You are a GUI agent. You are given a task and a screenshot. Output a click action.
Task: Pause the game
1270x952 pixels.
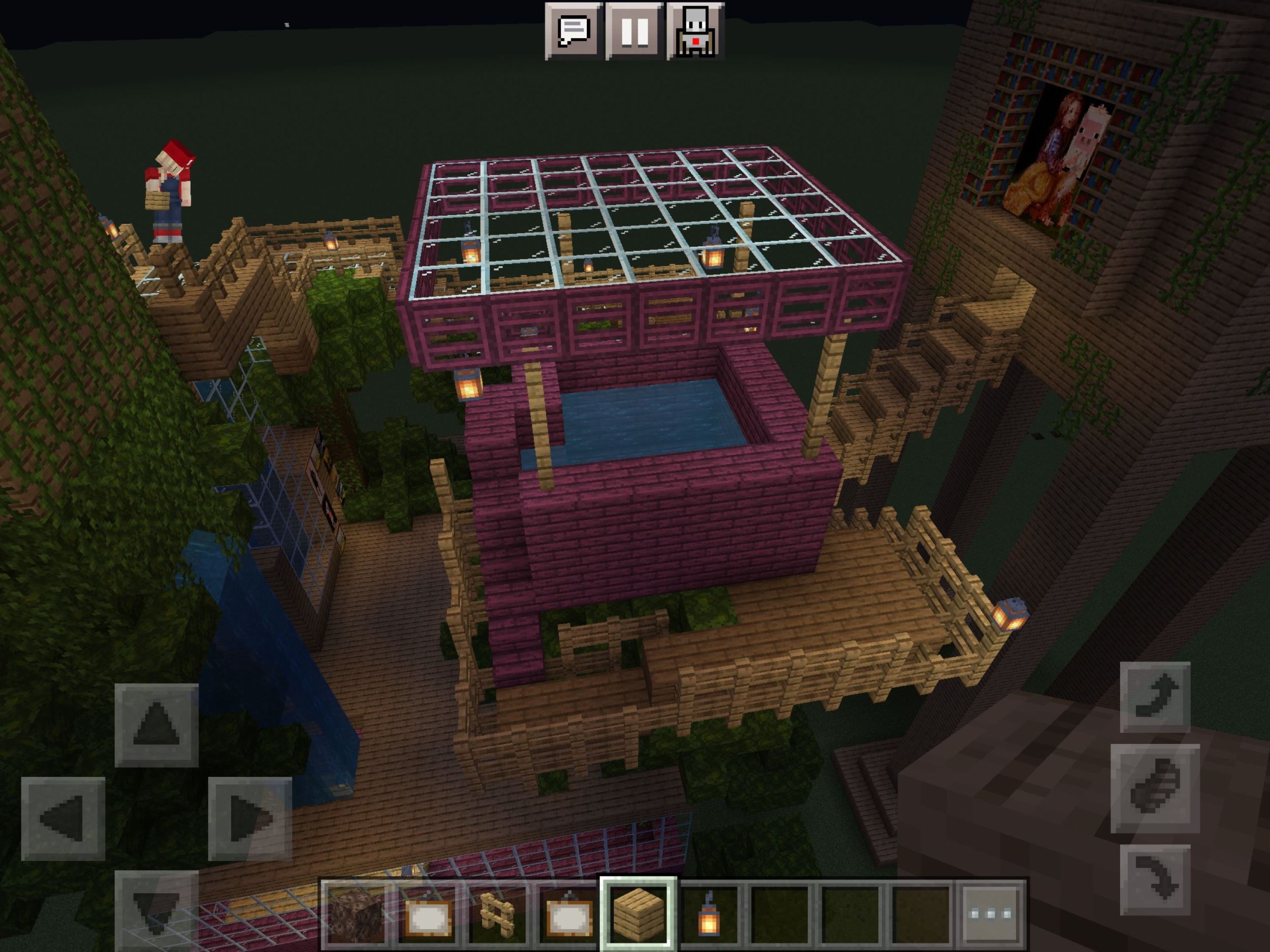[634, 31]
